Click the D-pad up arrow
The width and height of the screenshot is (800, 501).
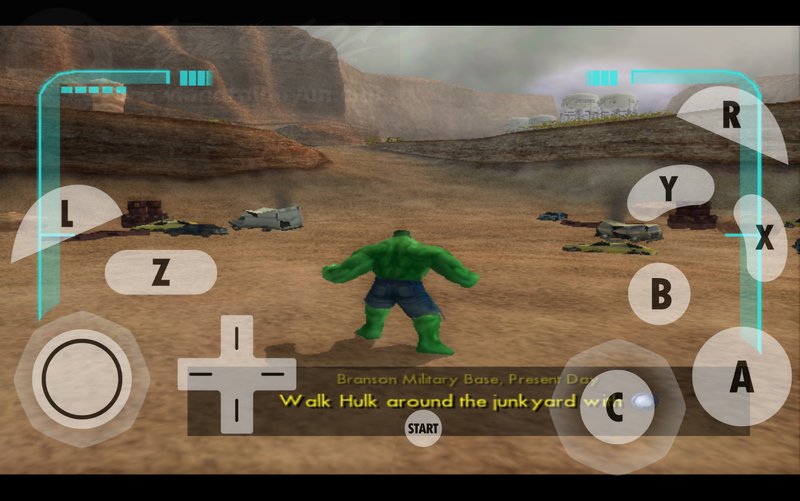click(237, 339)
